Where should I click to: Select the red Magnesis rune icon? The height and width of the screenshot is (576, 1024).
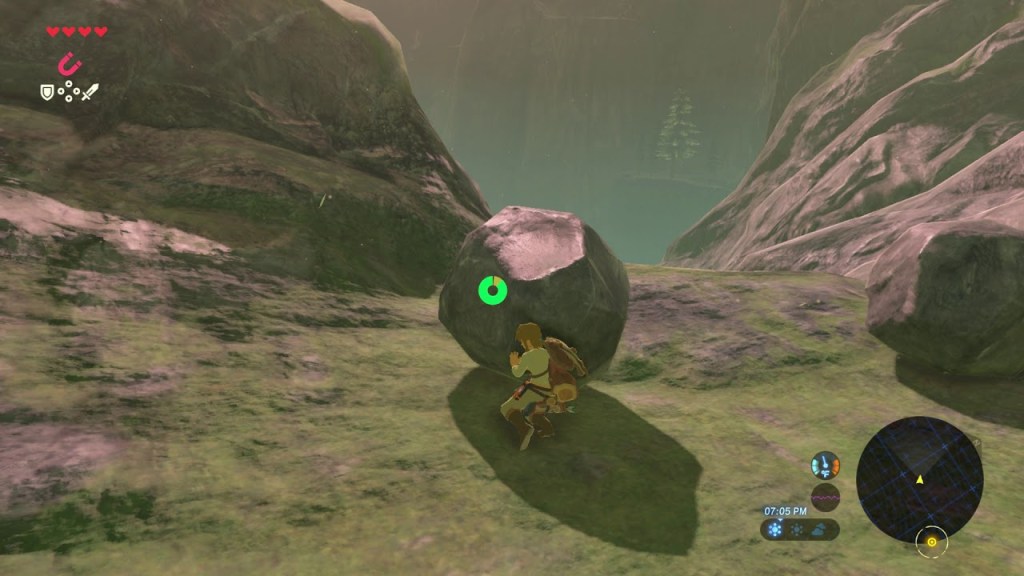[x=69, y=64]
